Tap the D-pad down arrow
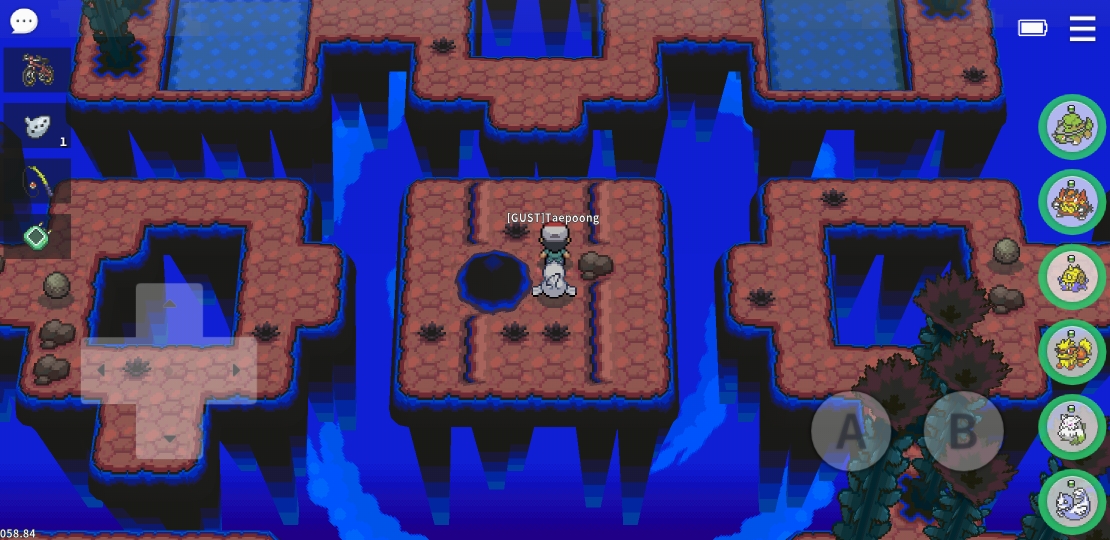 [x=169, y=438]
